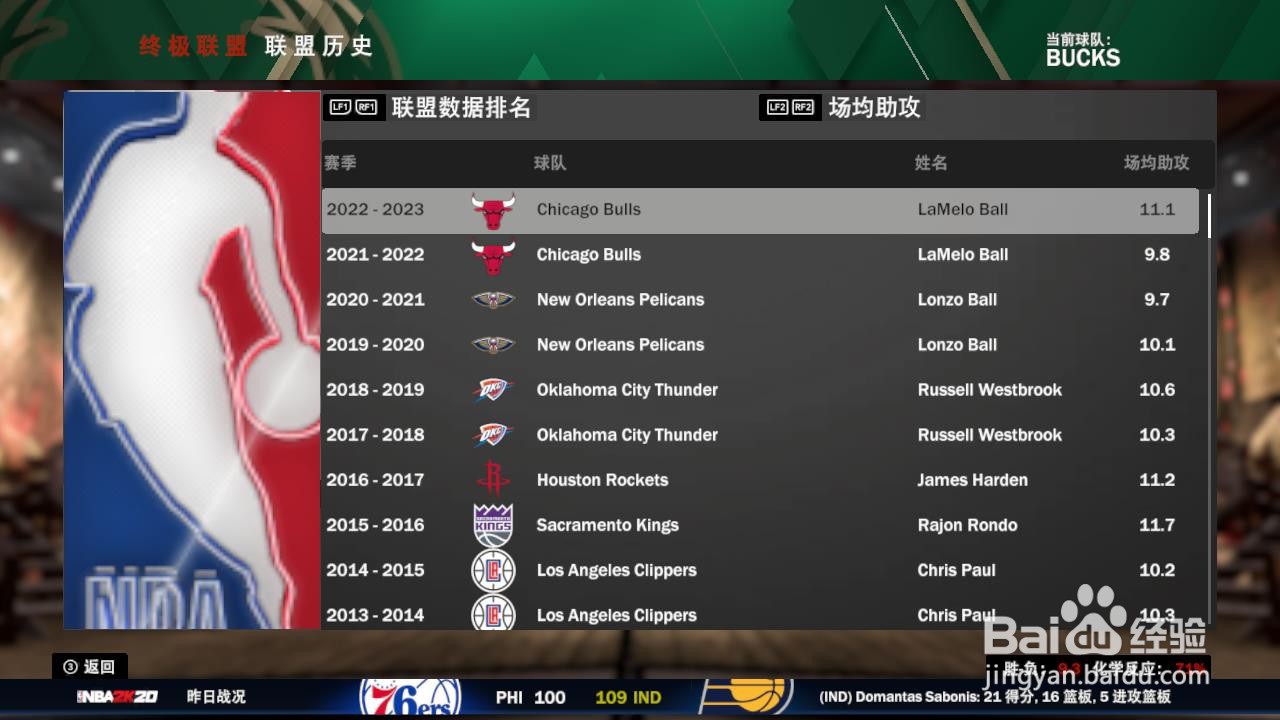Click the RF2 button prompt
Screen dimensions: 1280x720
[x=801, y=106]
